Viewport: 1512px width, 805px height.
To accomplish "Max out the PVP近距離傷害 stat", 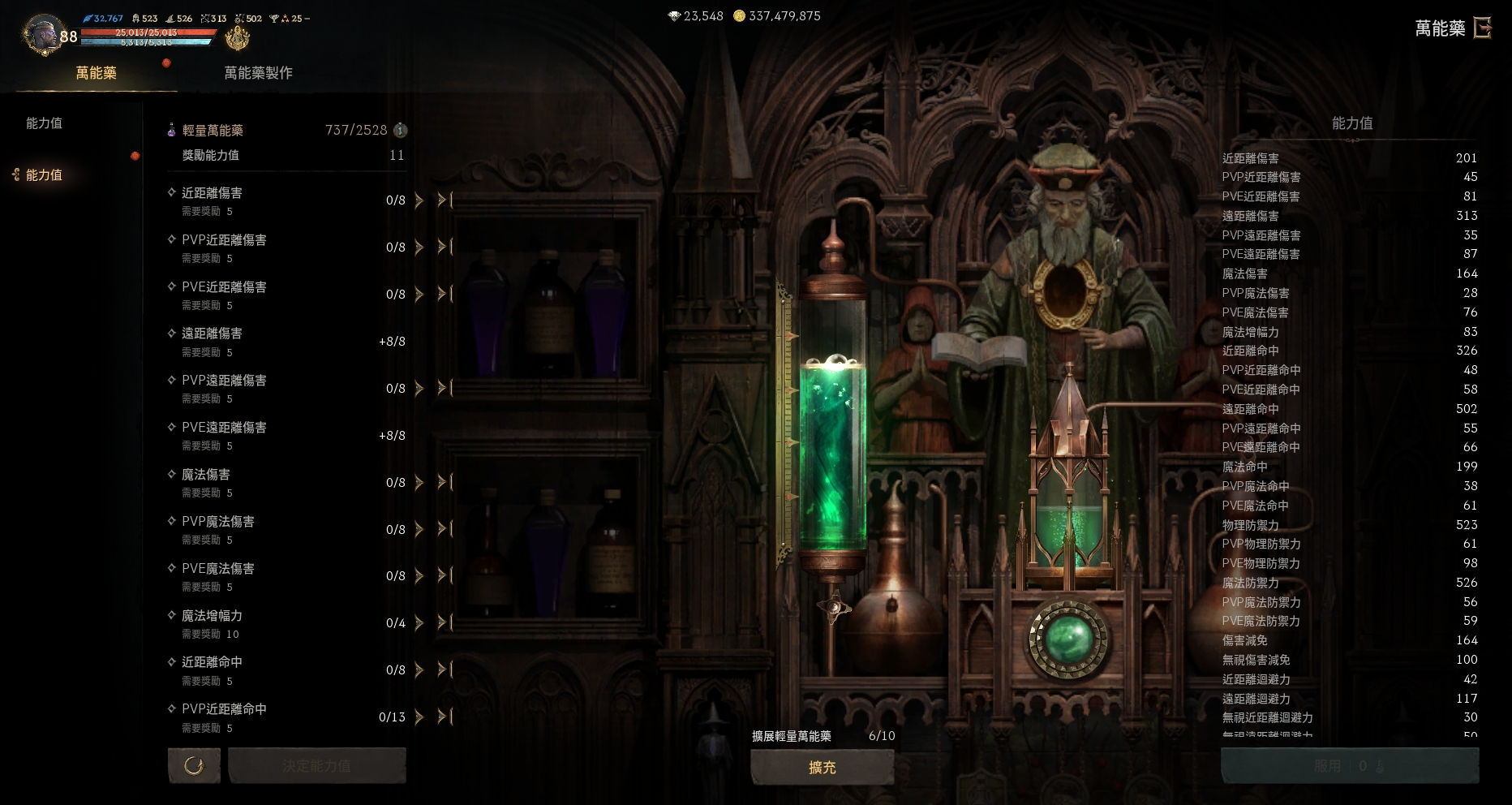I will click(444, 247).
